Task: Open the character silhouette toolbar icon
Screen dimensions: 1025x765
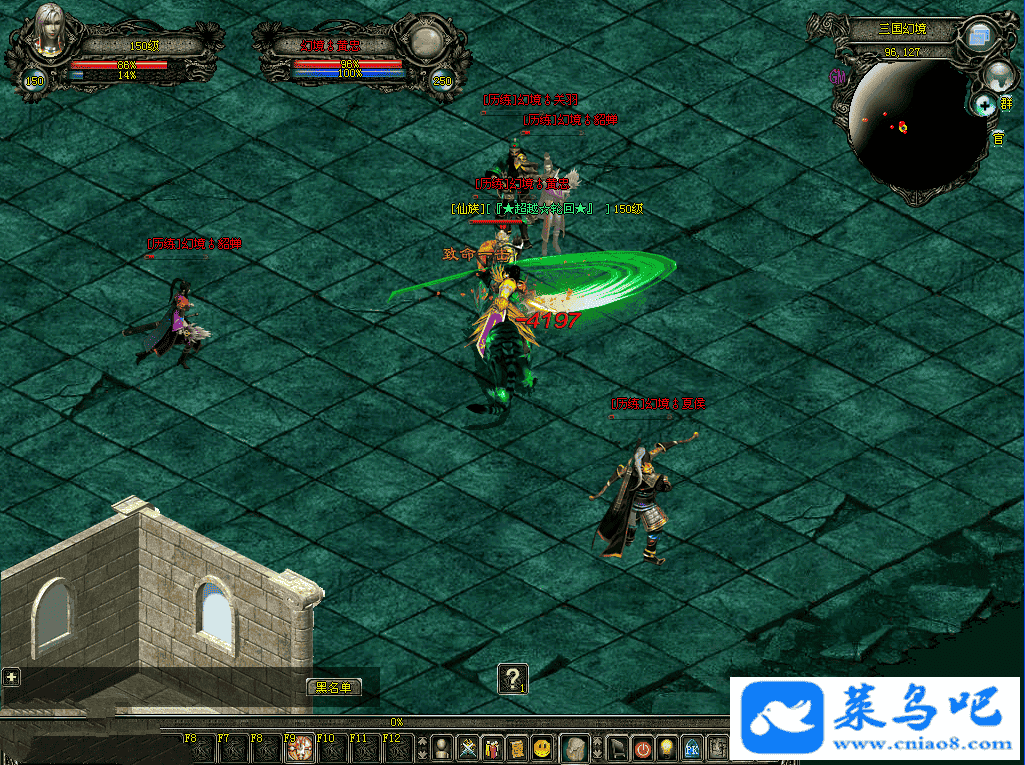Action: pos(441,747)
